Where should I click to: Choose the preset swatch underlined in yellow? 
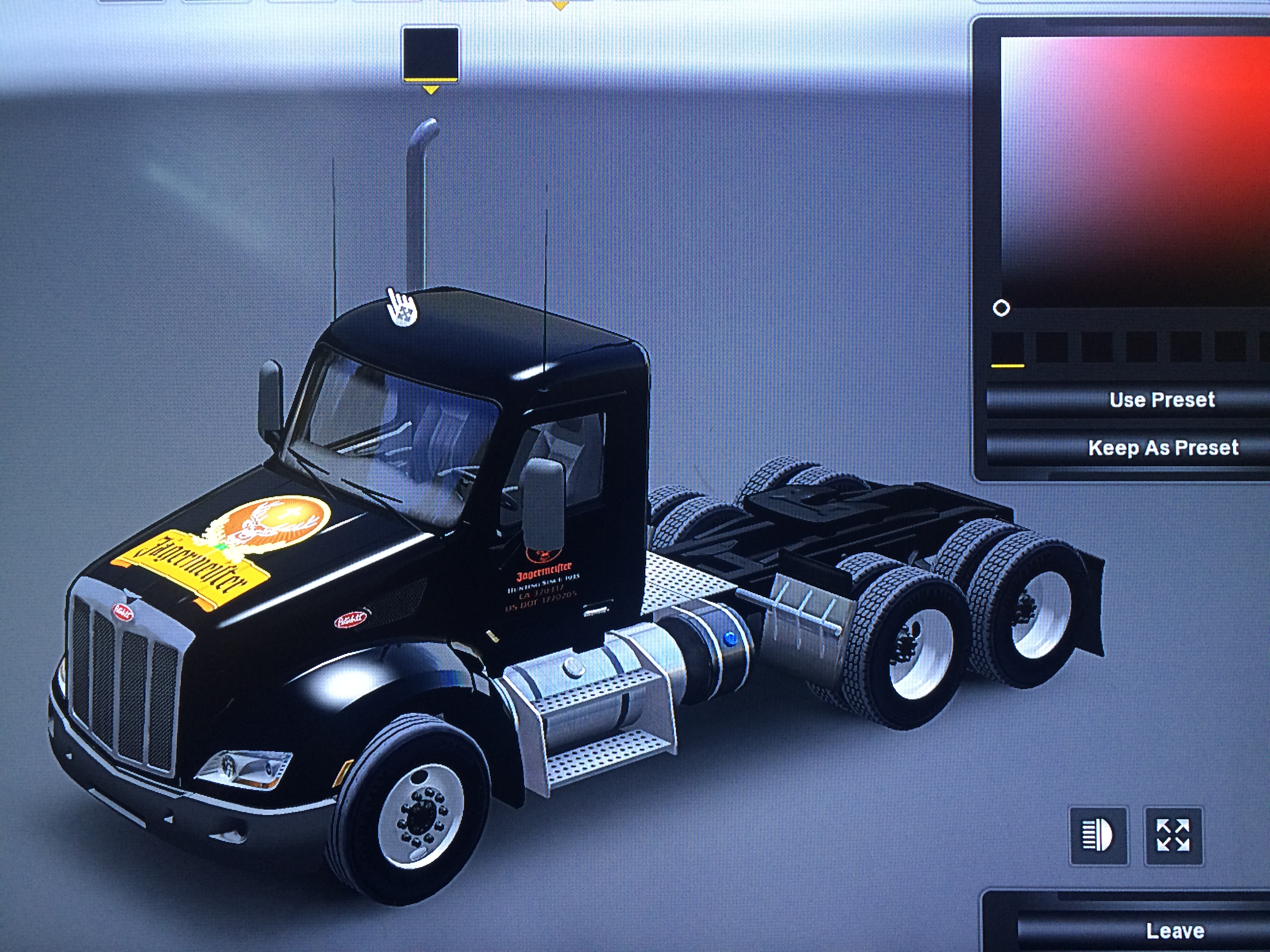coord(1007,347)
